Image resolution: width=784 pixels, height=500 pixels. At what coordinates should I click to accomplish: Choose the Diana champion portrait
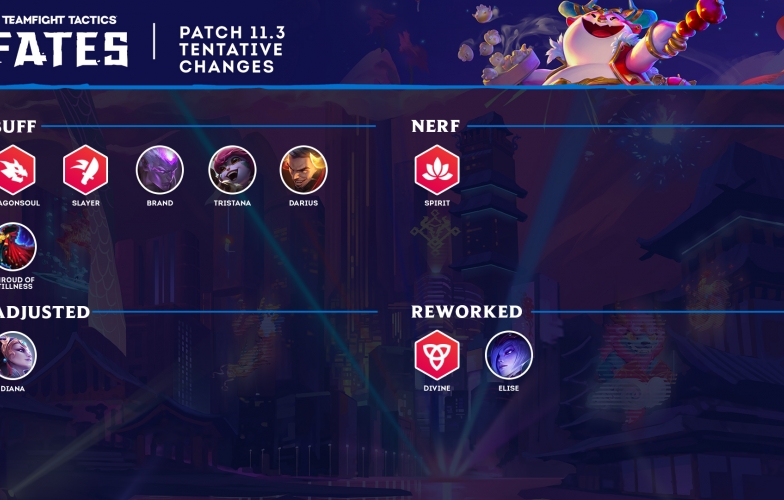point(15,355)
